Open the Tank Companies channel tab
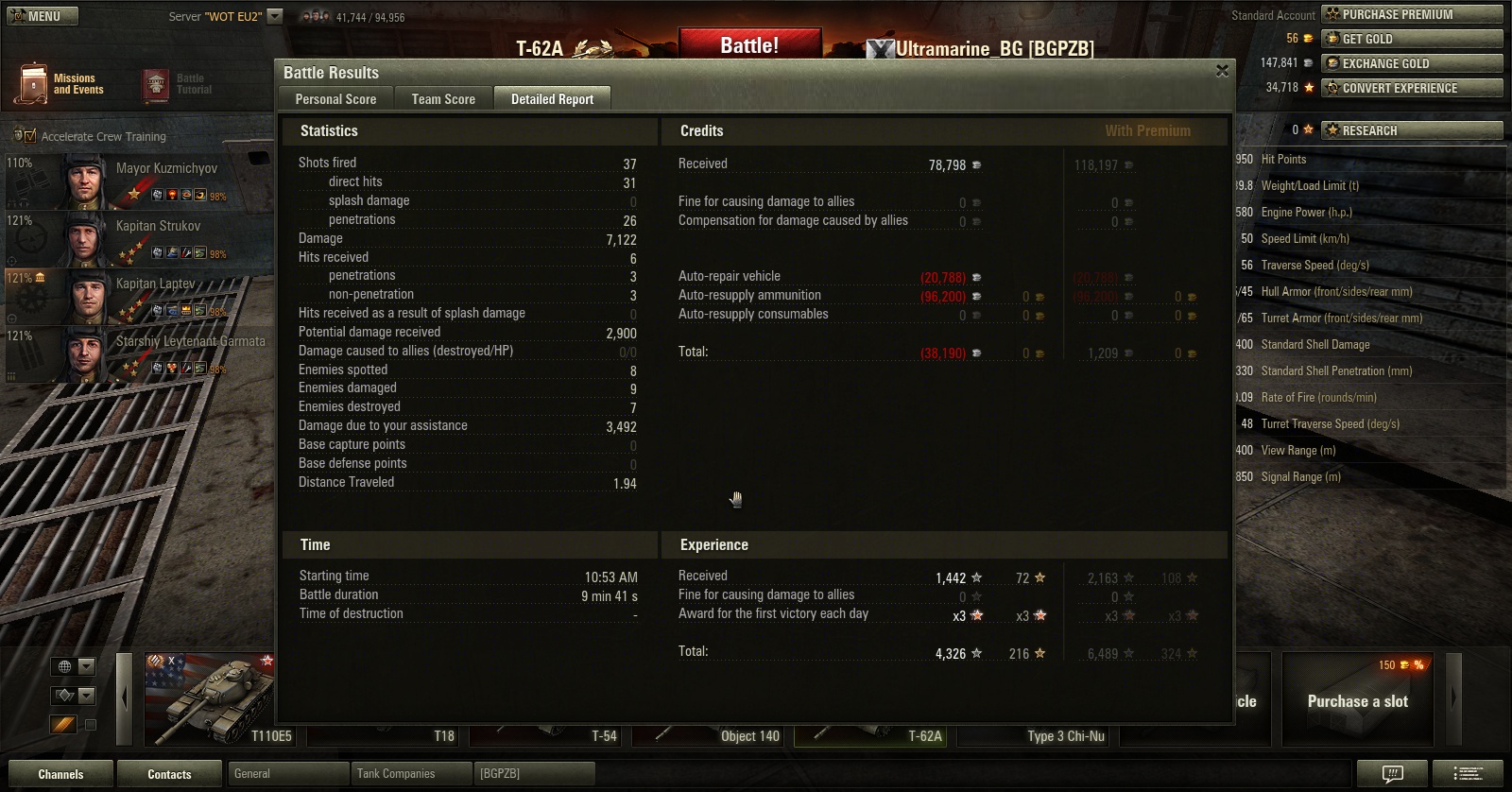The height and width of the screenshot is (792, 1512). [410, 774]
